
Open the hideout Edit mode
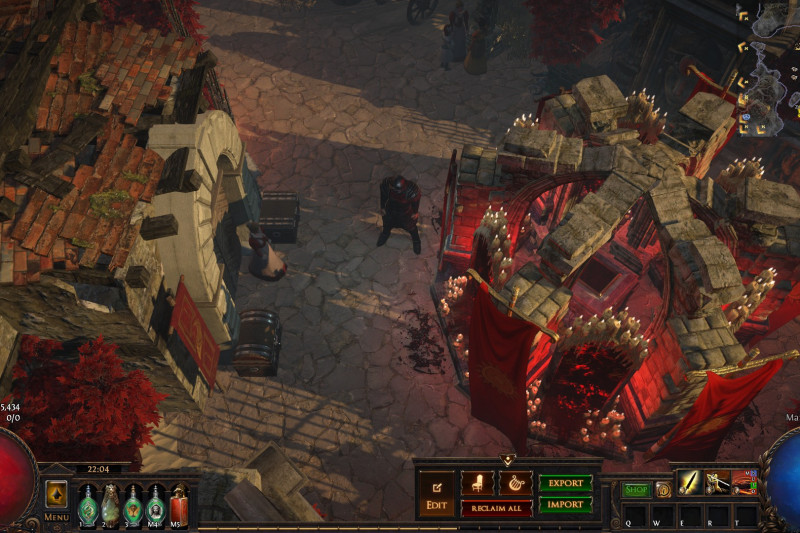pos(436,492)
